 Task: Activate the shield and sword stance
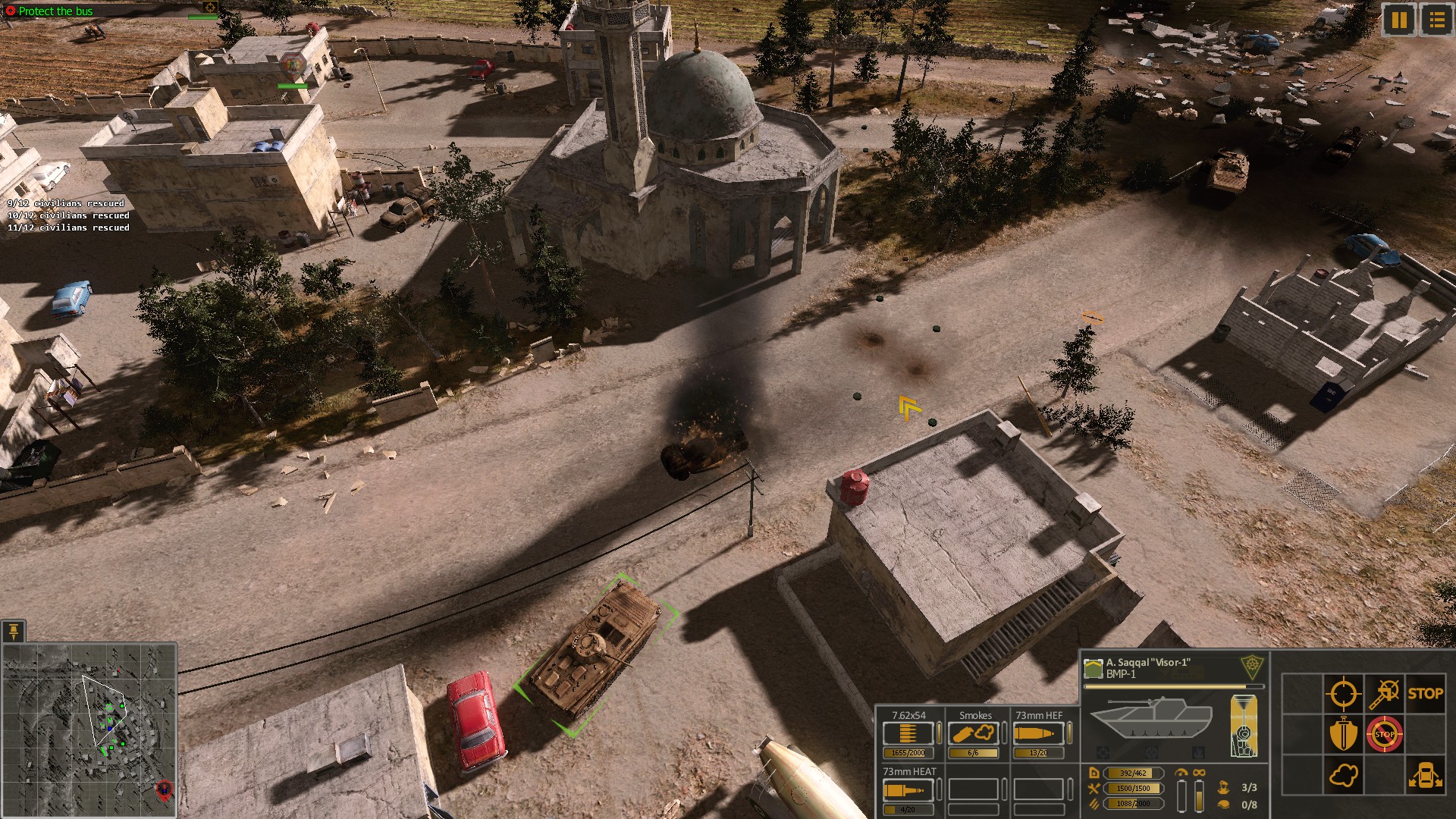pyautogui.click(x=1343, y=734)
